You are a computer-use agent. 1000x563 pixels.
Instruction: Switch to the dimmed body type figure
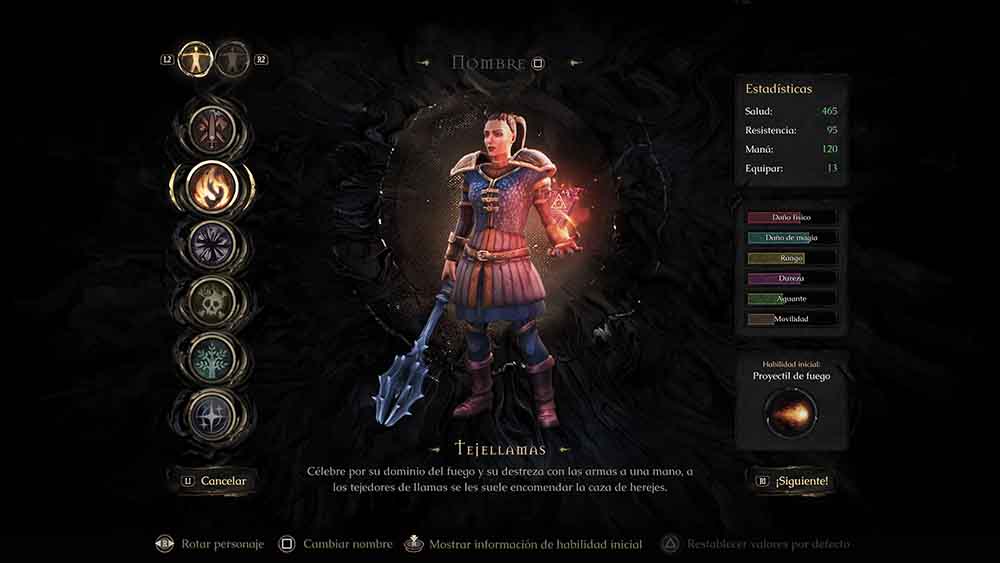tap(232, 59)
